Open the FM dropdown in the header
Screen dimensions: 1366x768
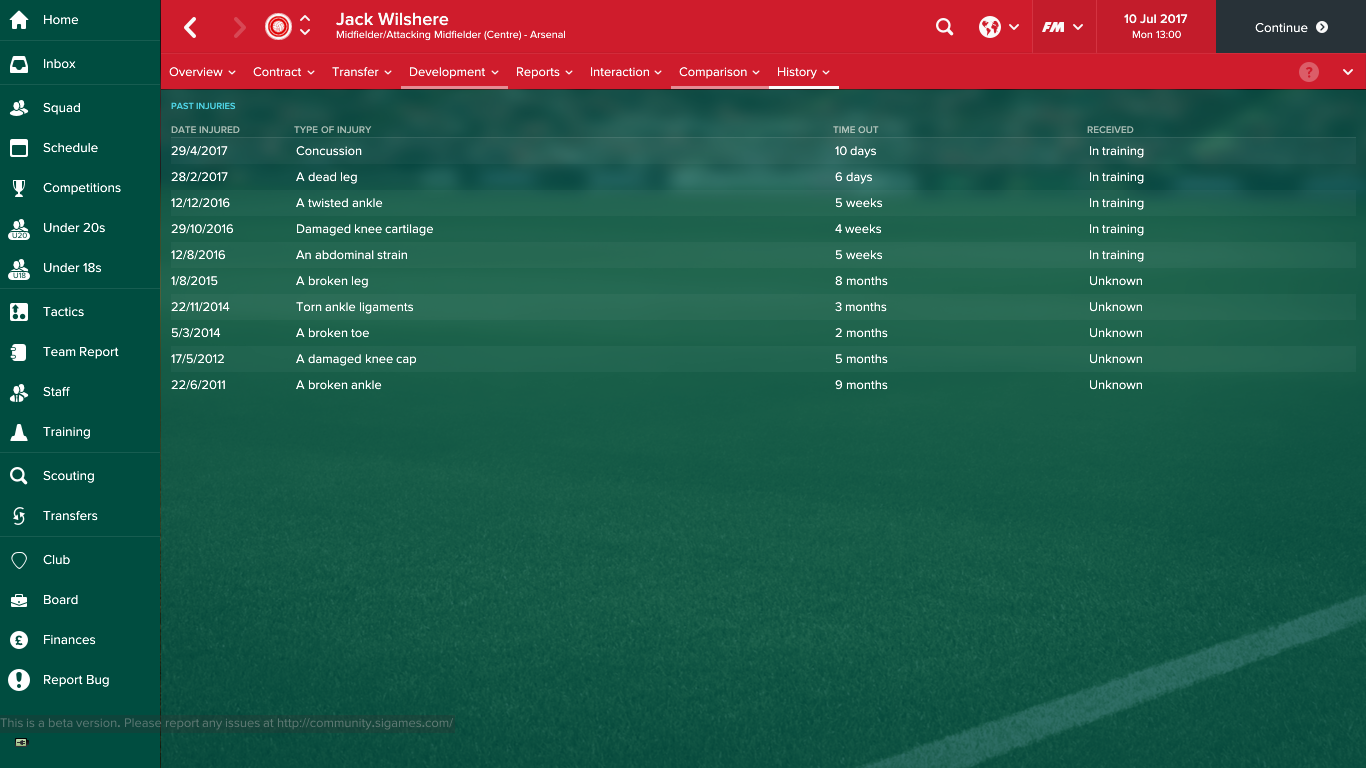(x=1062, y=27)
